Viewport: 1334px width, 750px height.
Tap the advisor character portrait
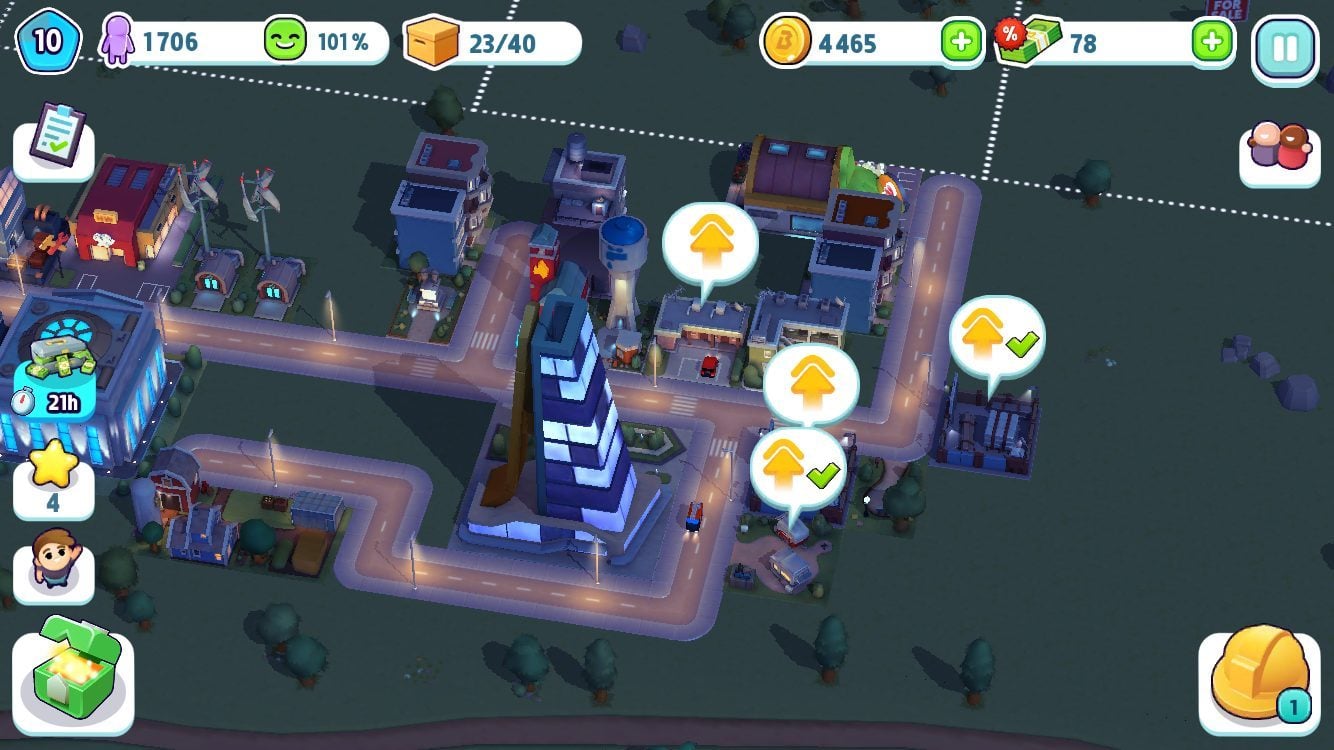53,563
